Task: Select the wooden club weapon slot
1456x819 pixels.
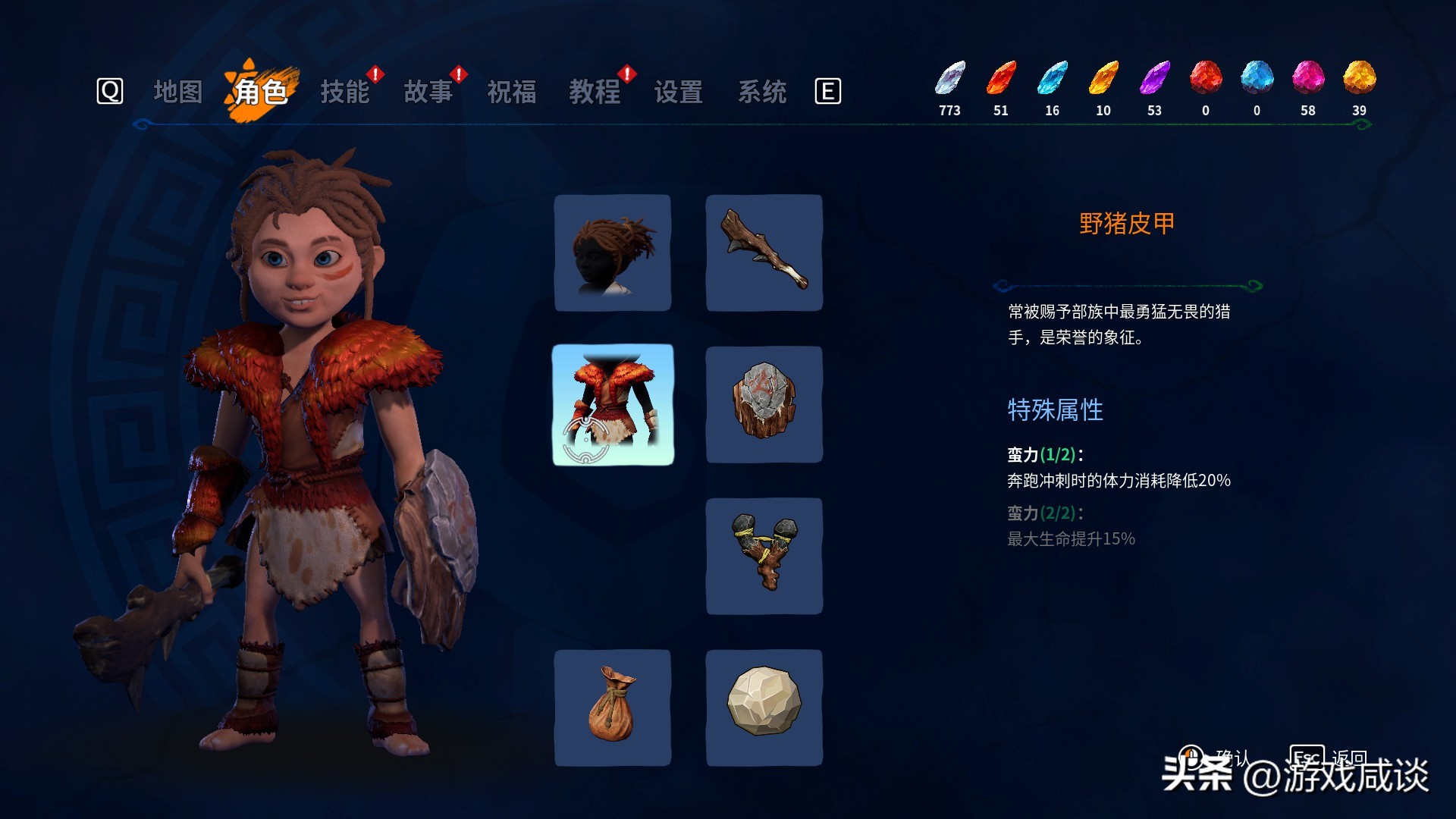Action: click(x=764, y=252)
